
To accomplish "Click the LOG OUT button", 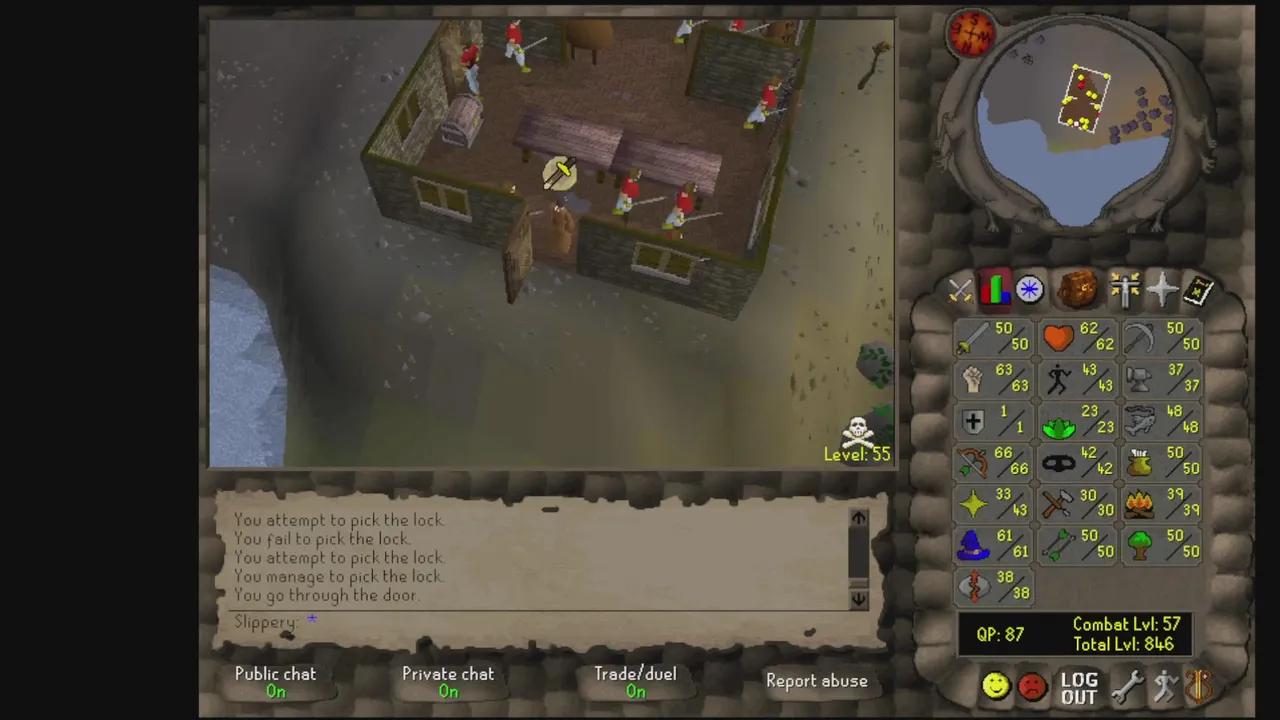I will click(x=1078, y=688).
